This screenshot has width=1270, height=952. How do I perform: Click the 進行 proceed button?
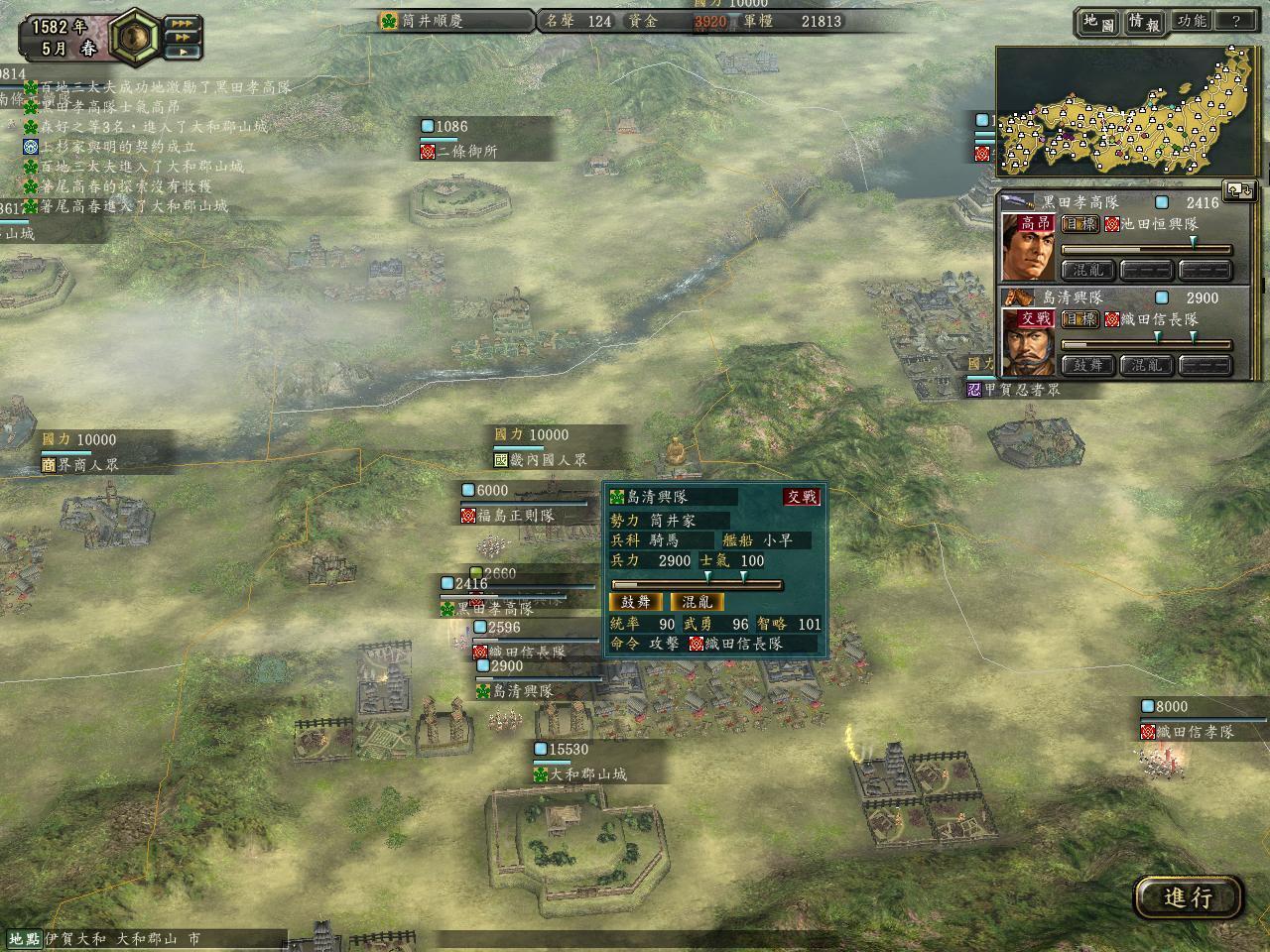point(1188,897)
